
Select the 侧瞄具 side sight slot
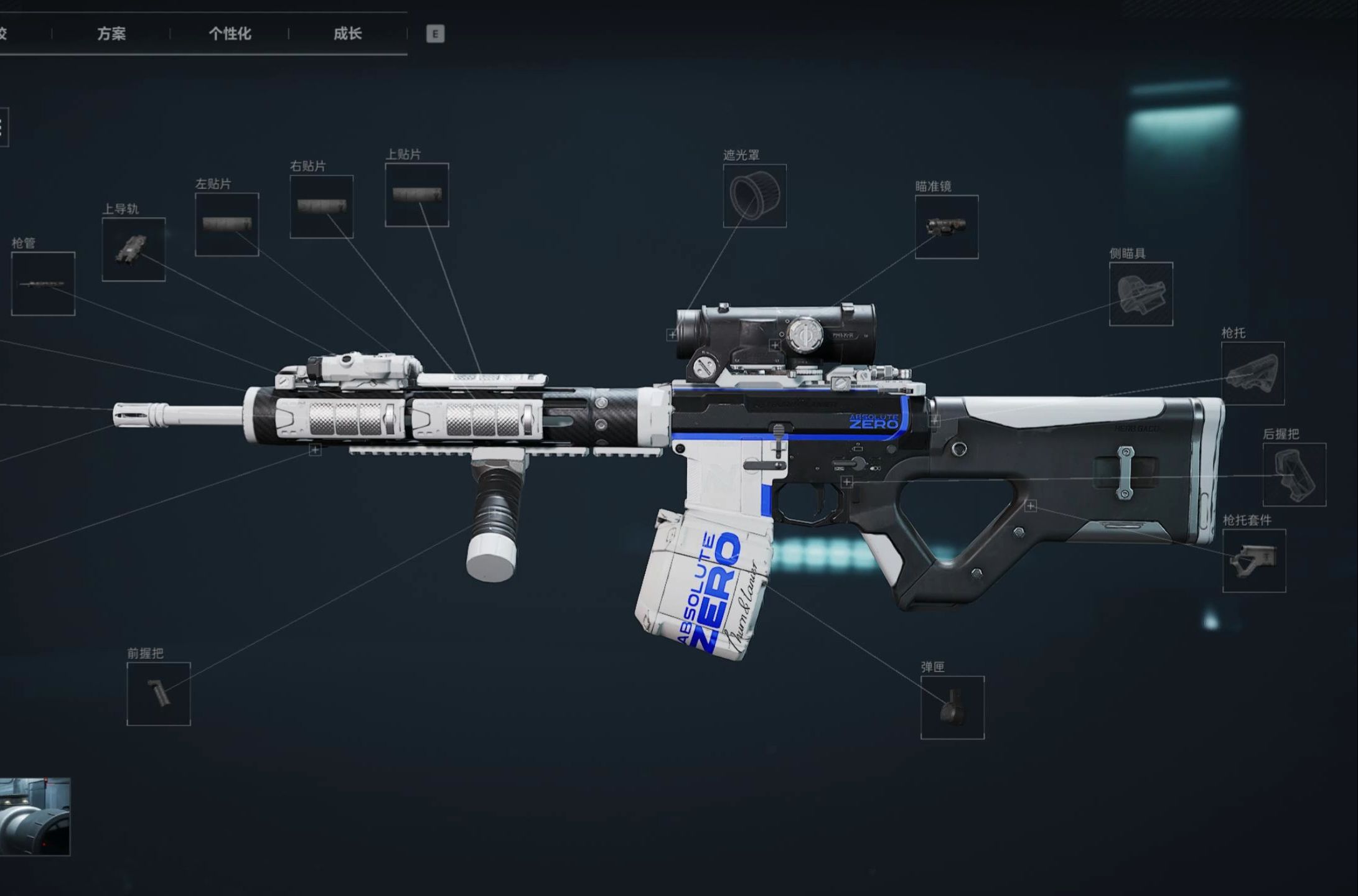[x=1141, y=294]
